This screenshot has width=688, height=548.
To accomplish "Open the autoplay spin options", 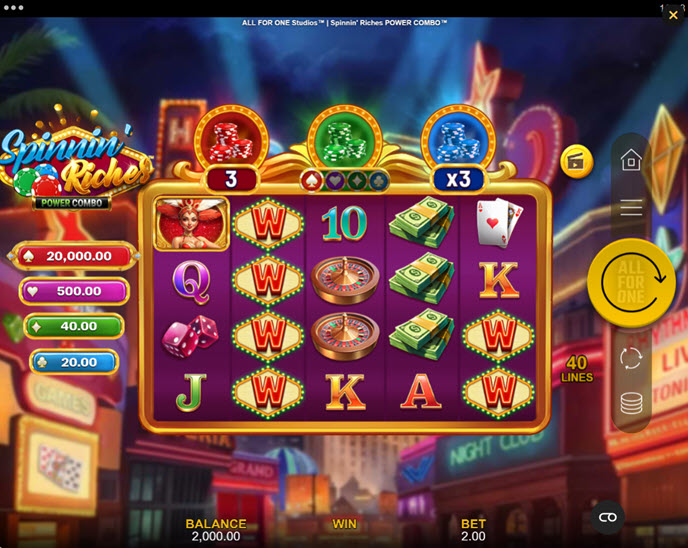I will 631,358.
